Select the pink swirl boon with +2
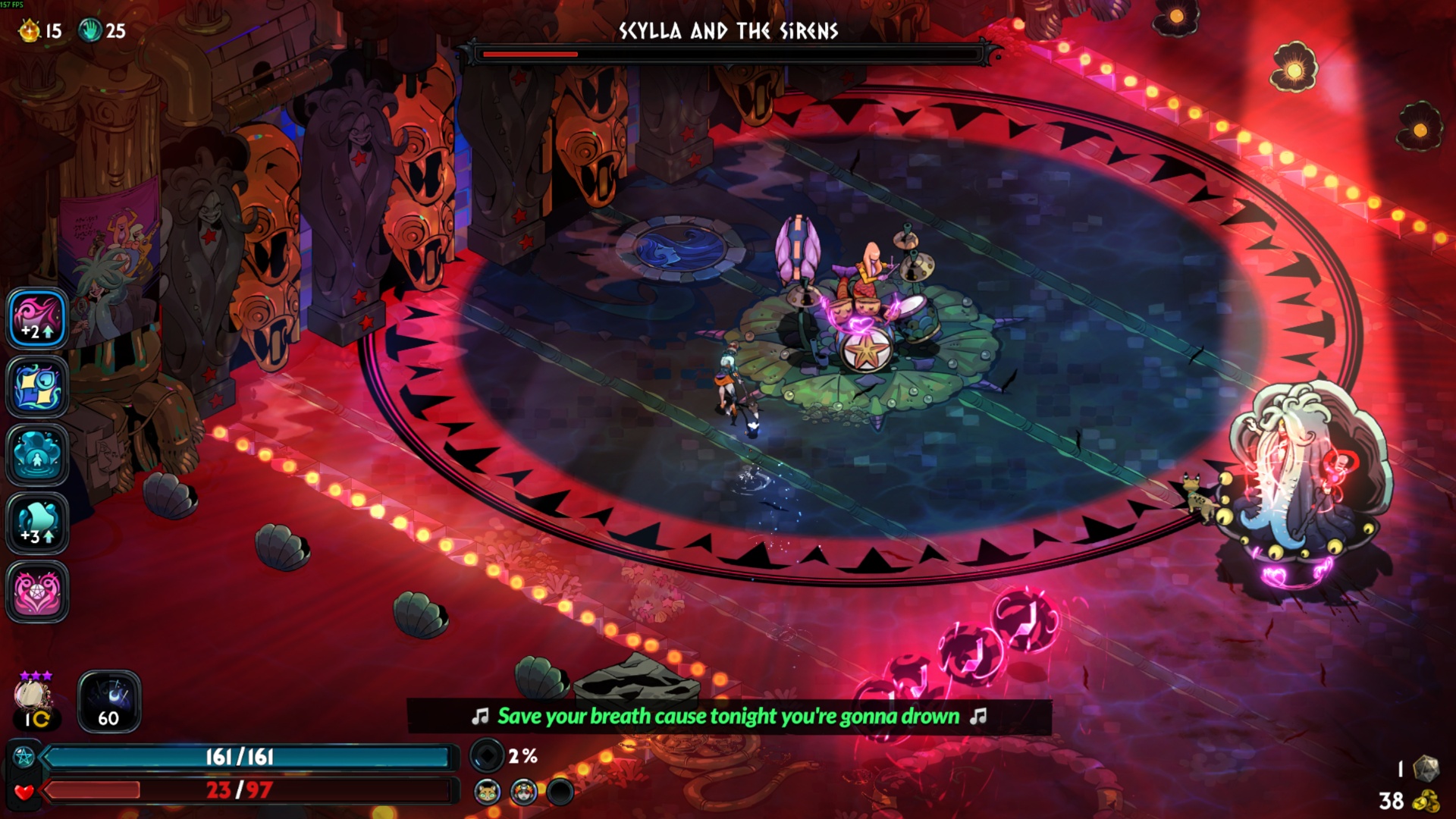The image size is (1456, 819). click(37, 318)
